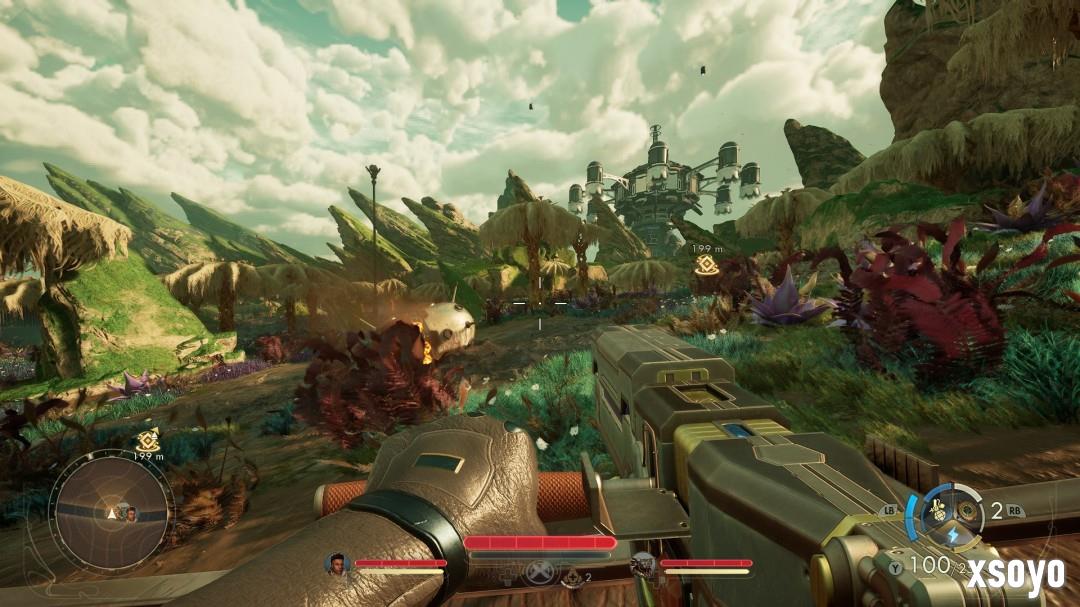Click the human companion portrait

[335, 563]
